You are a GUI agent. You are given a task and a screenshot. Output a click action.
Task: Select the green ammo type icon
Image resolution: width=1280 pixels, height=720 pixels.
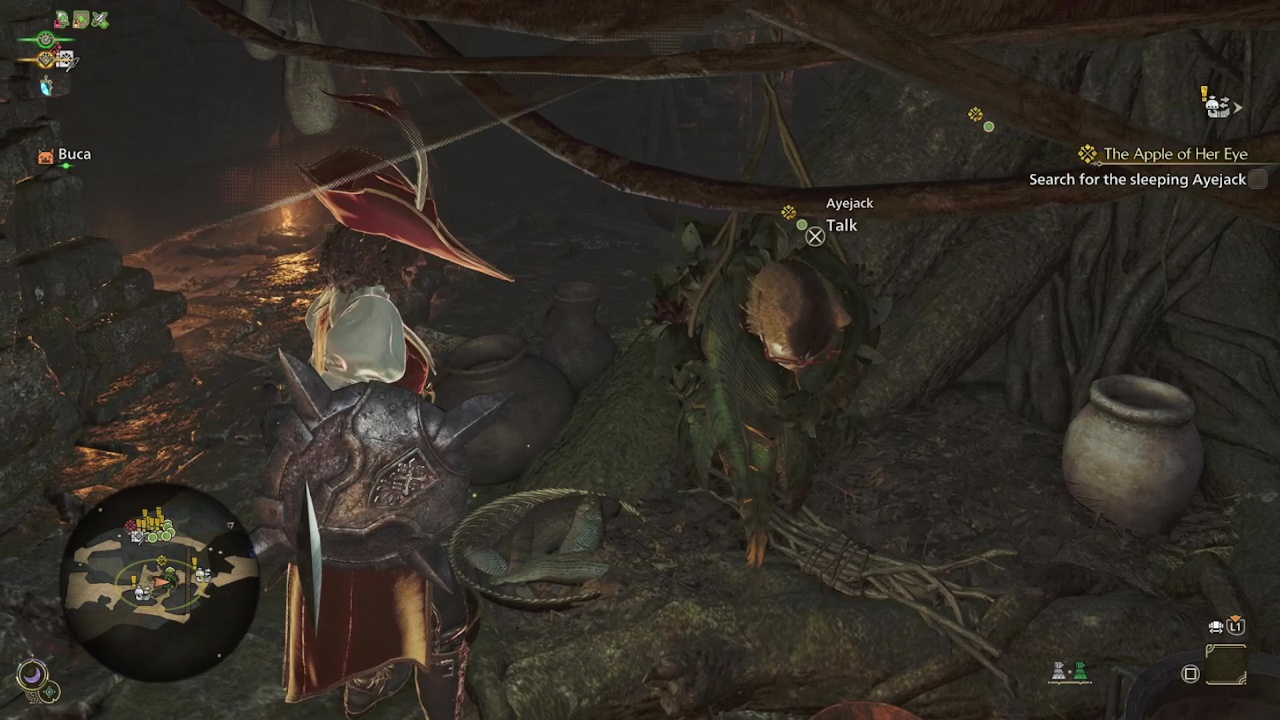tap(1080, 673)
